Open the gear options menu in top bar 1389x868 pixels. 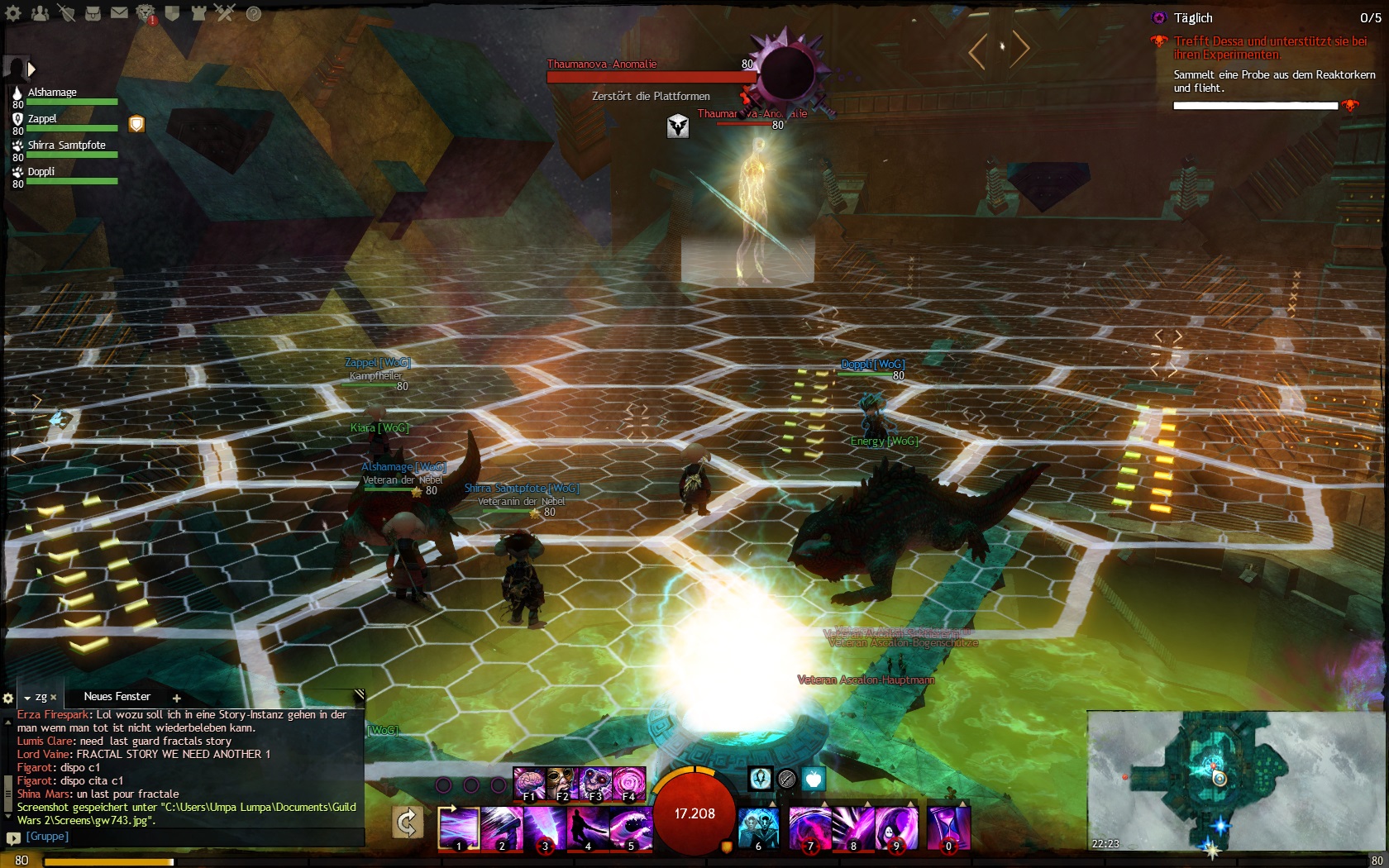point(13,12)
